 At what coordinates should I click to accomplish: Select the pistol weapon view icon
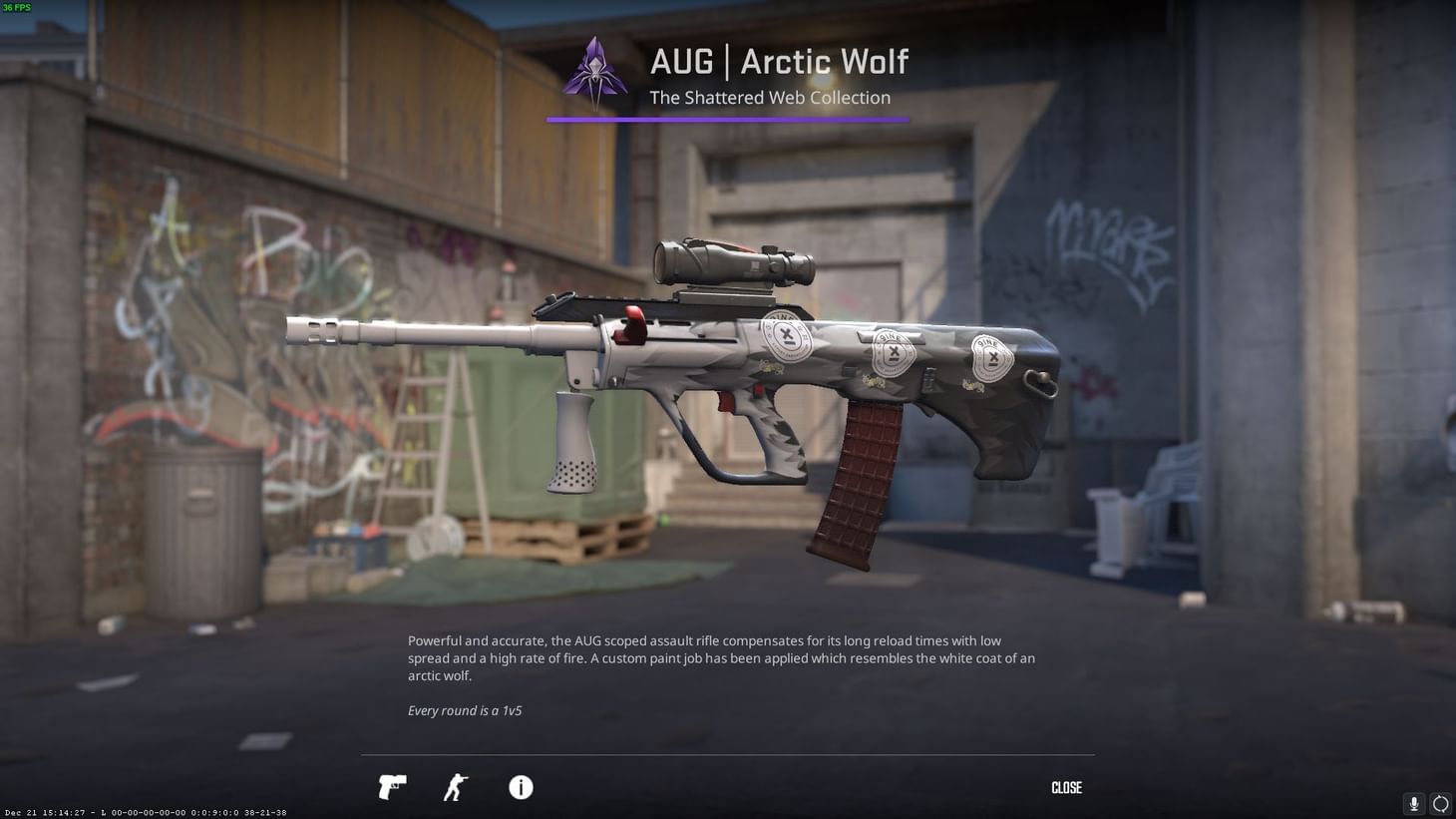(x=391, y=787)
